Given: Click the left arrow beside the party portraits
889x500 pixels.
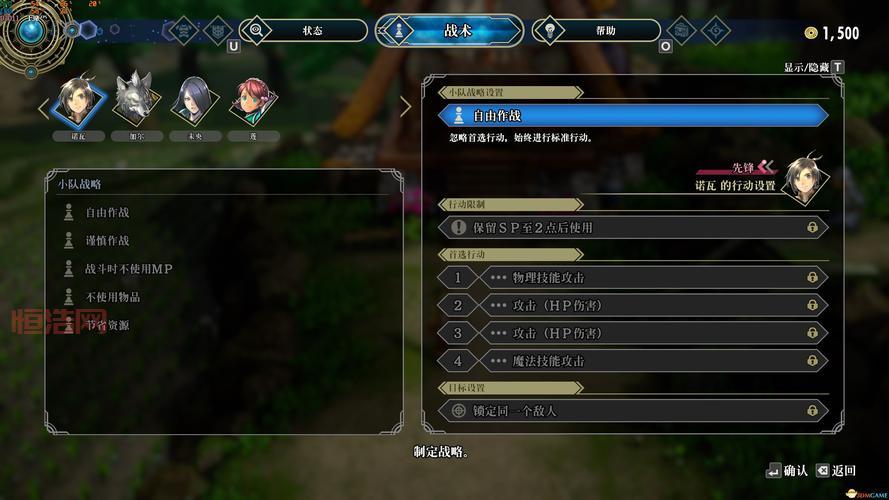Looking at the screenshot, I should tap(44, 107).
